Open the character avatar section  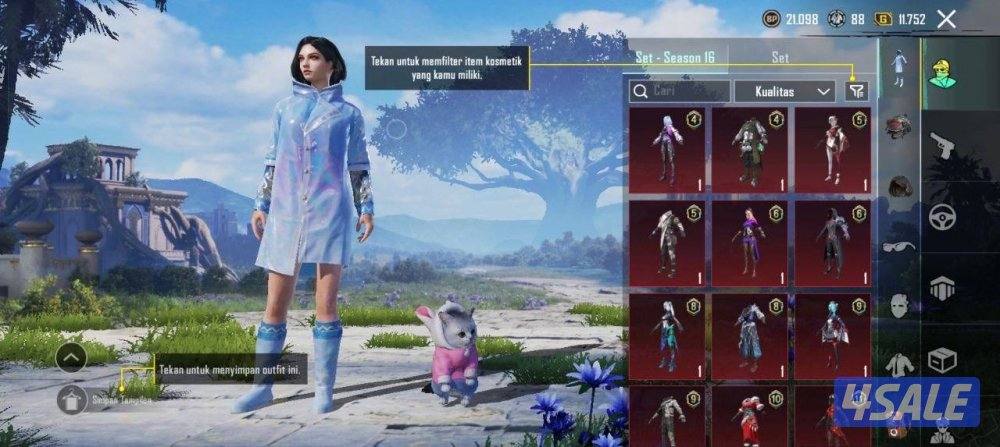941,68
